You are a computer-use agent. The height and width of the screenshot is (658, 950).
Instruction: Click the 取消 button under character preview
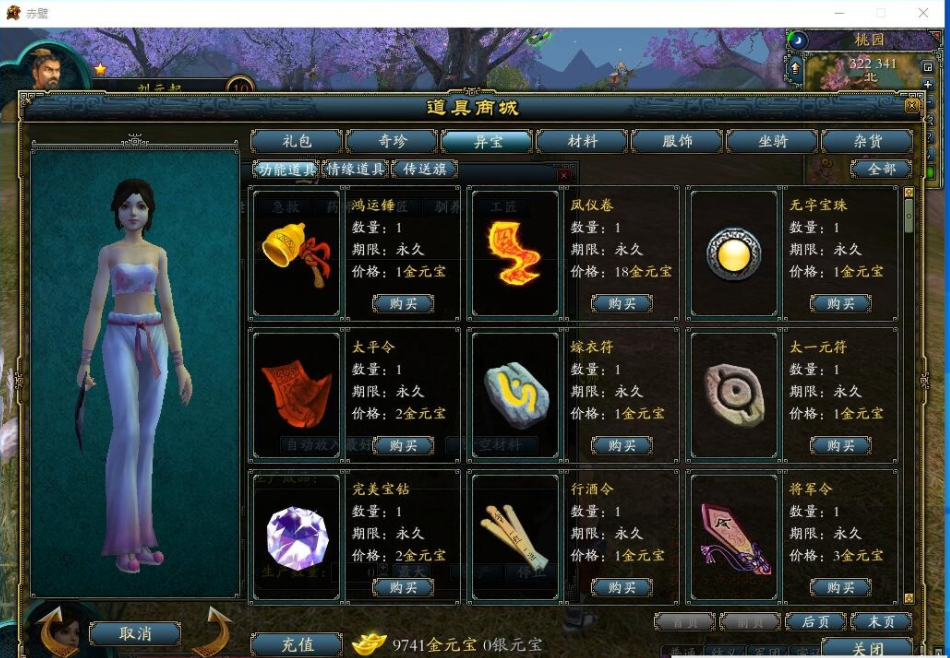coord(135,633)
